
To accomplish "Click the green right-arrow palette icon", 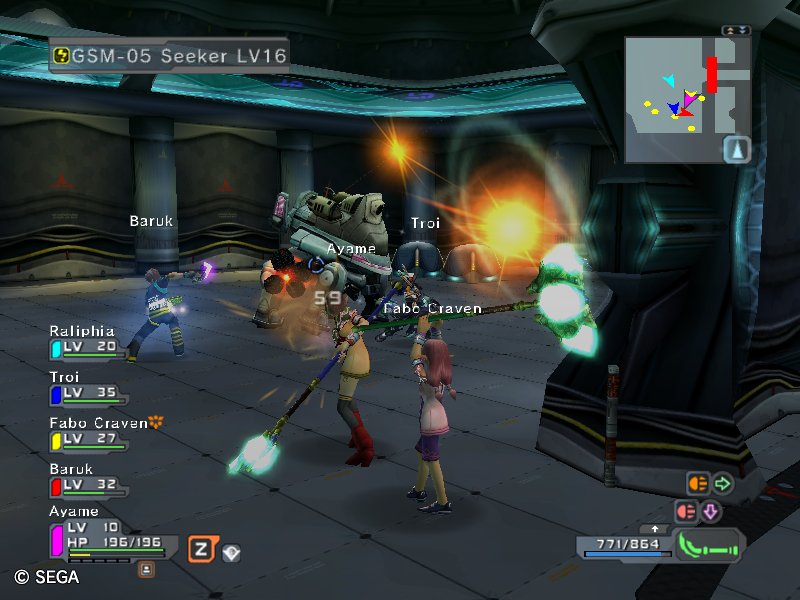I will (x=722, y=484).
